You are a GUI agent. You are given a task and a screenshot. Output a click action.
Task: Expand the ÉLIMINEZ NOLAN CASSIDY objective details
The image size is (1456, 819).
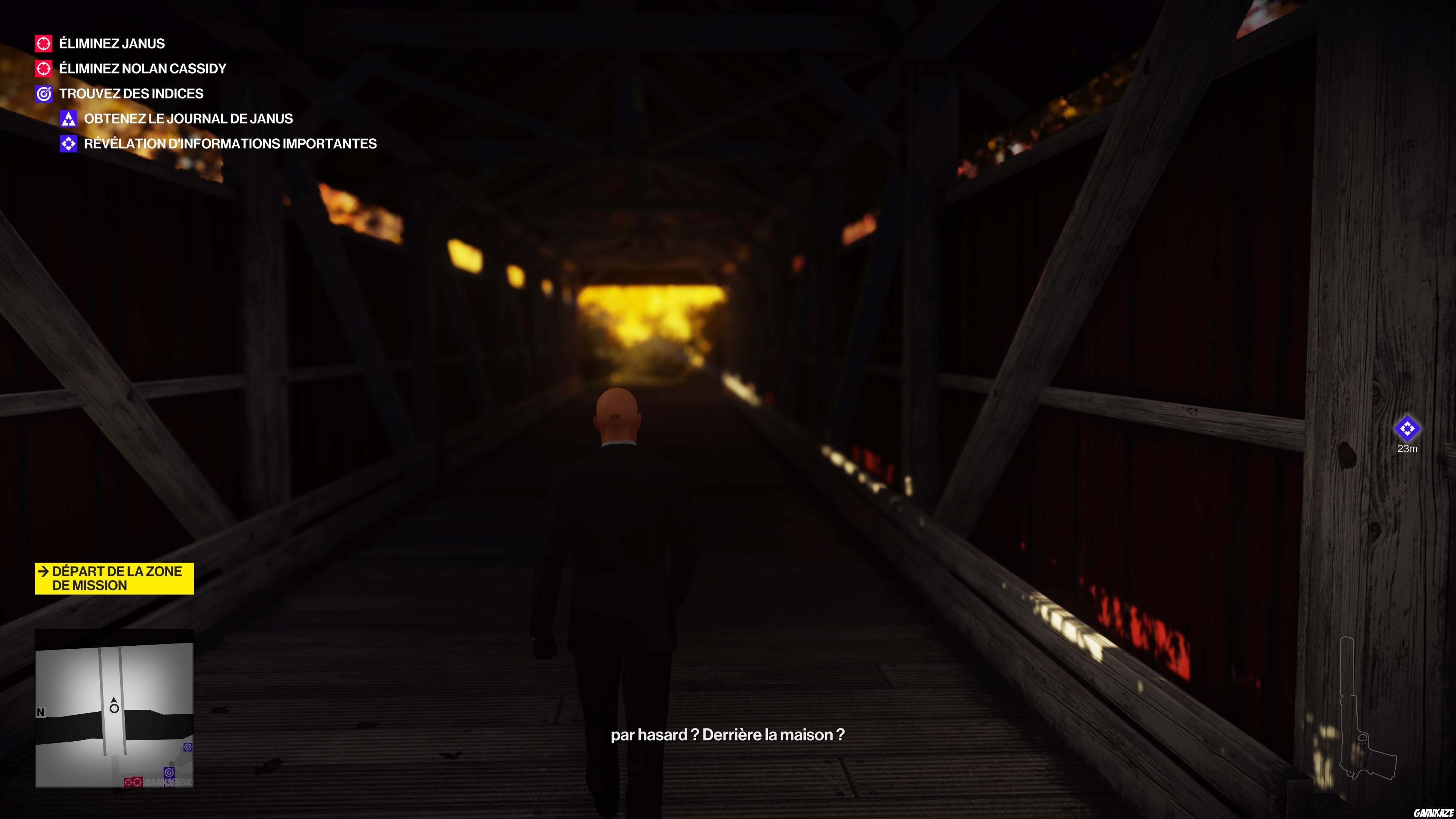pyautogui.click(x=142, y=68)
